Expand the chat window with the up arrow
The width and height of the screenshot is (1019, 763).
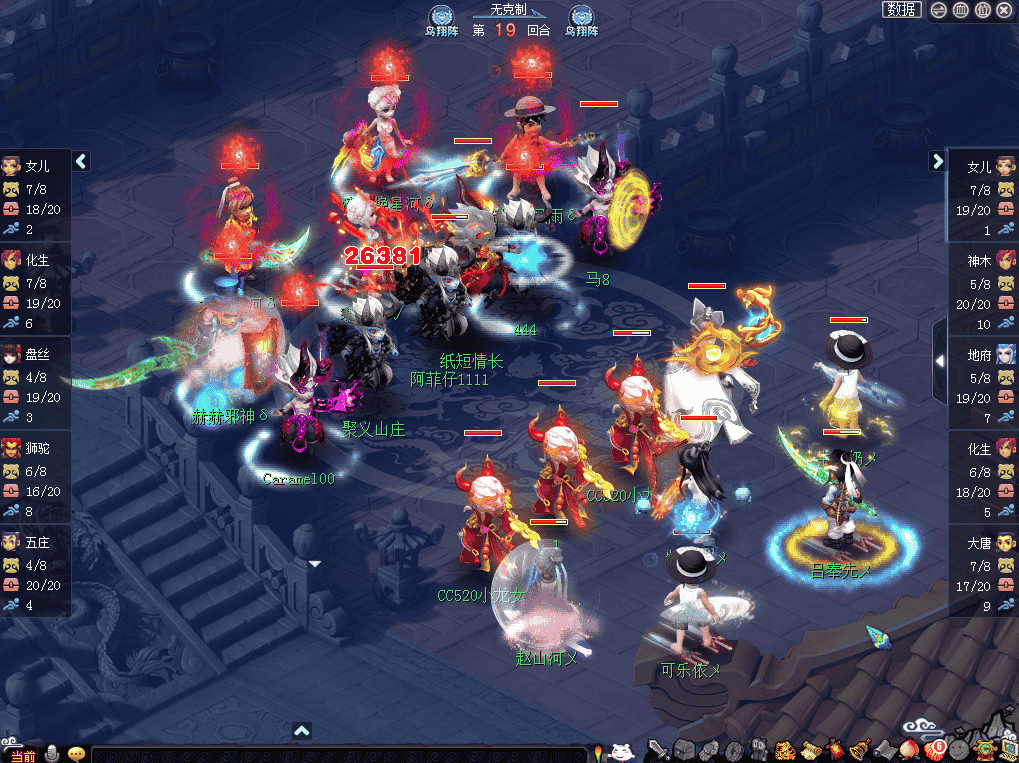point(302,731)
